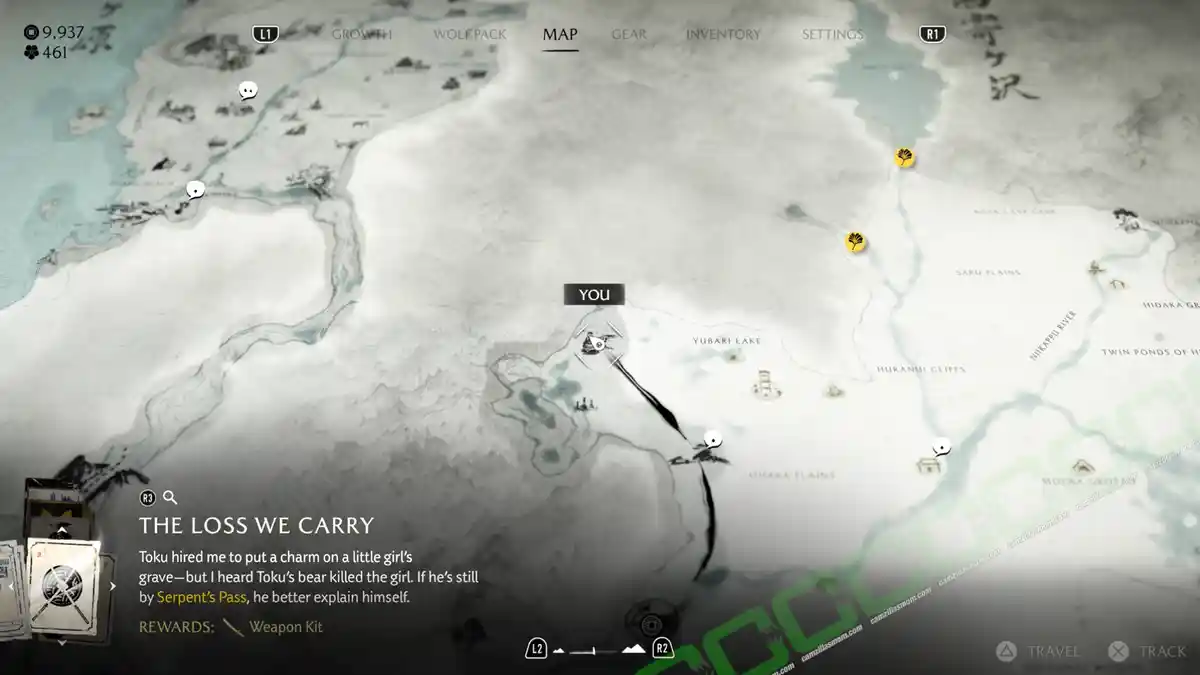
Task: Select the Map tab
Action: [560, 34]
